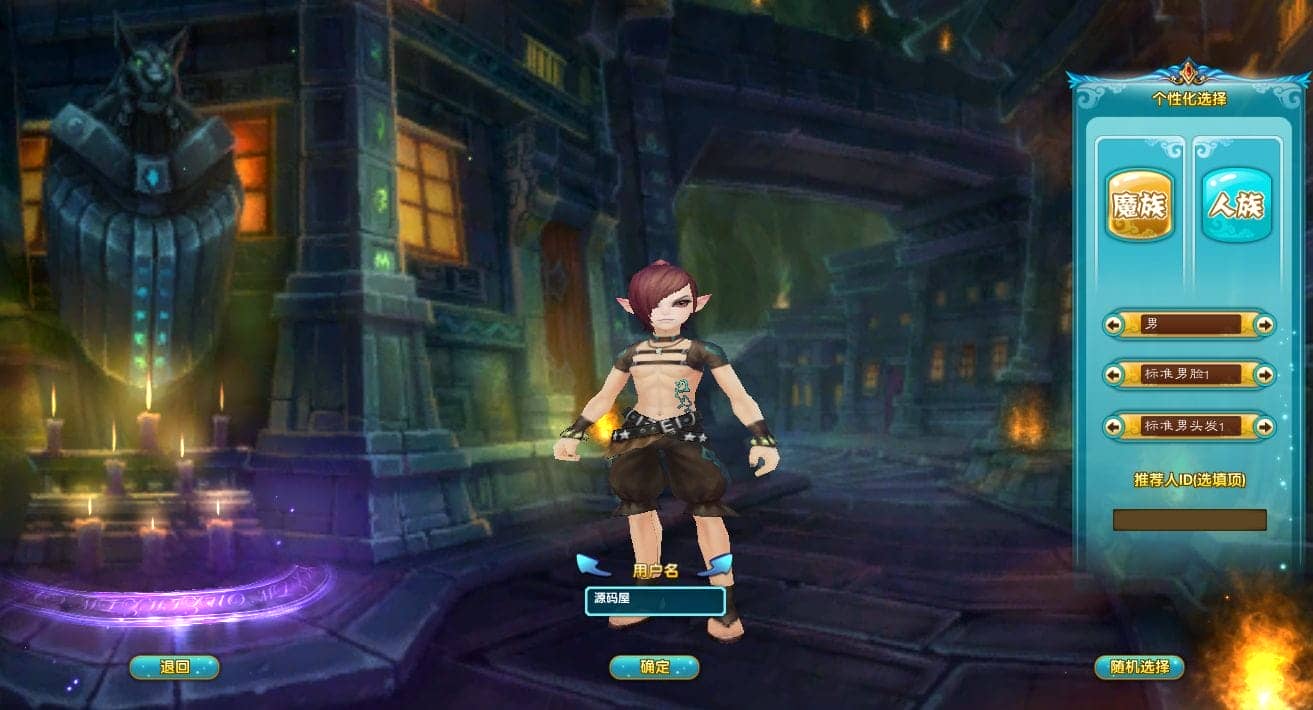Click the left arrow beside gender 男

(x=1113, y=324)
